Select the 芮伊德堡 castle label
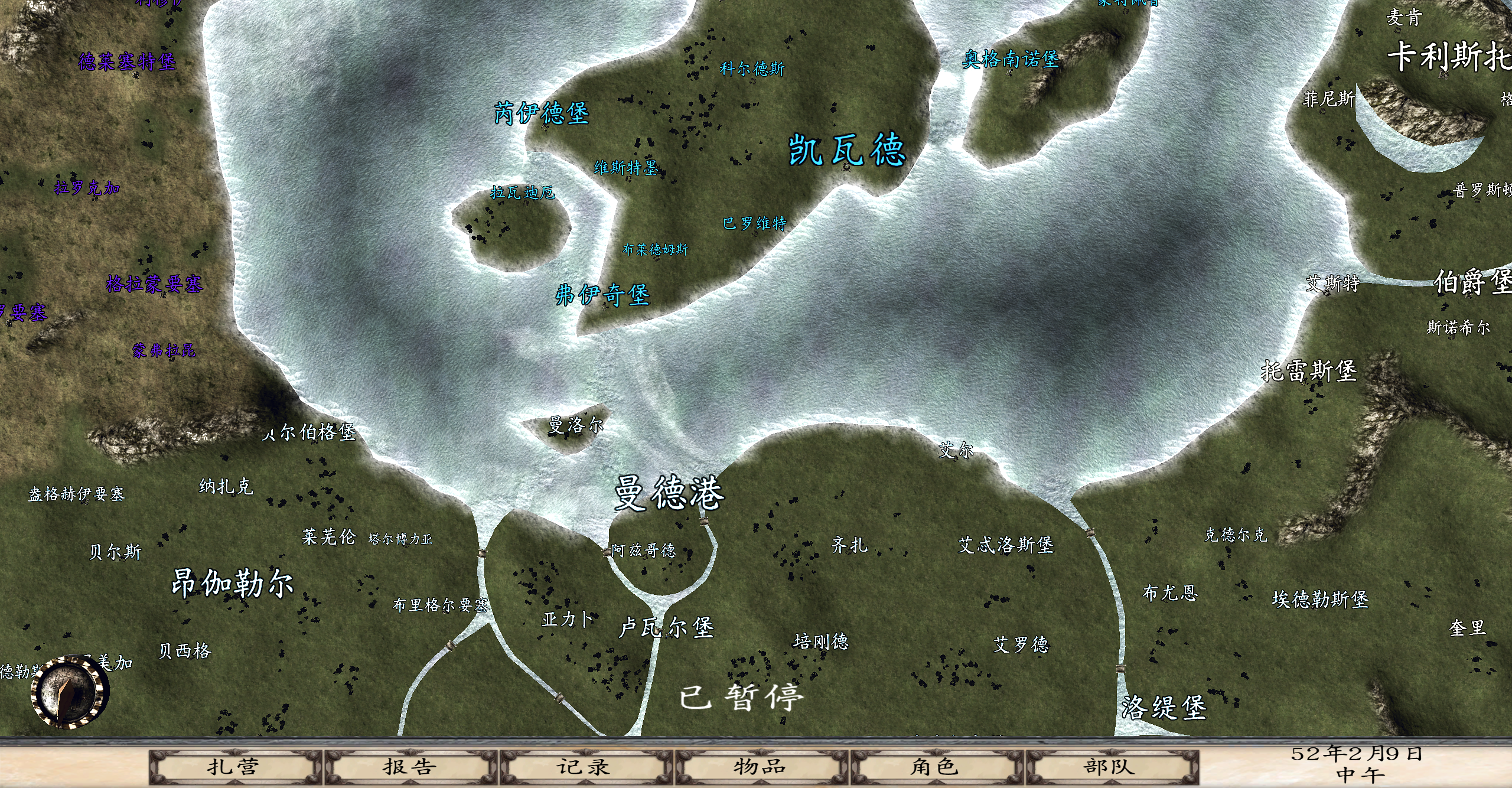 click(542, 113)
